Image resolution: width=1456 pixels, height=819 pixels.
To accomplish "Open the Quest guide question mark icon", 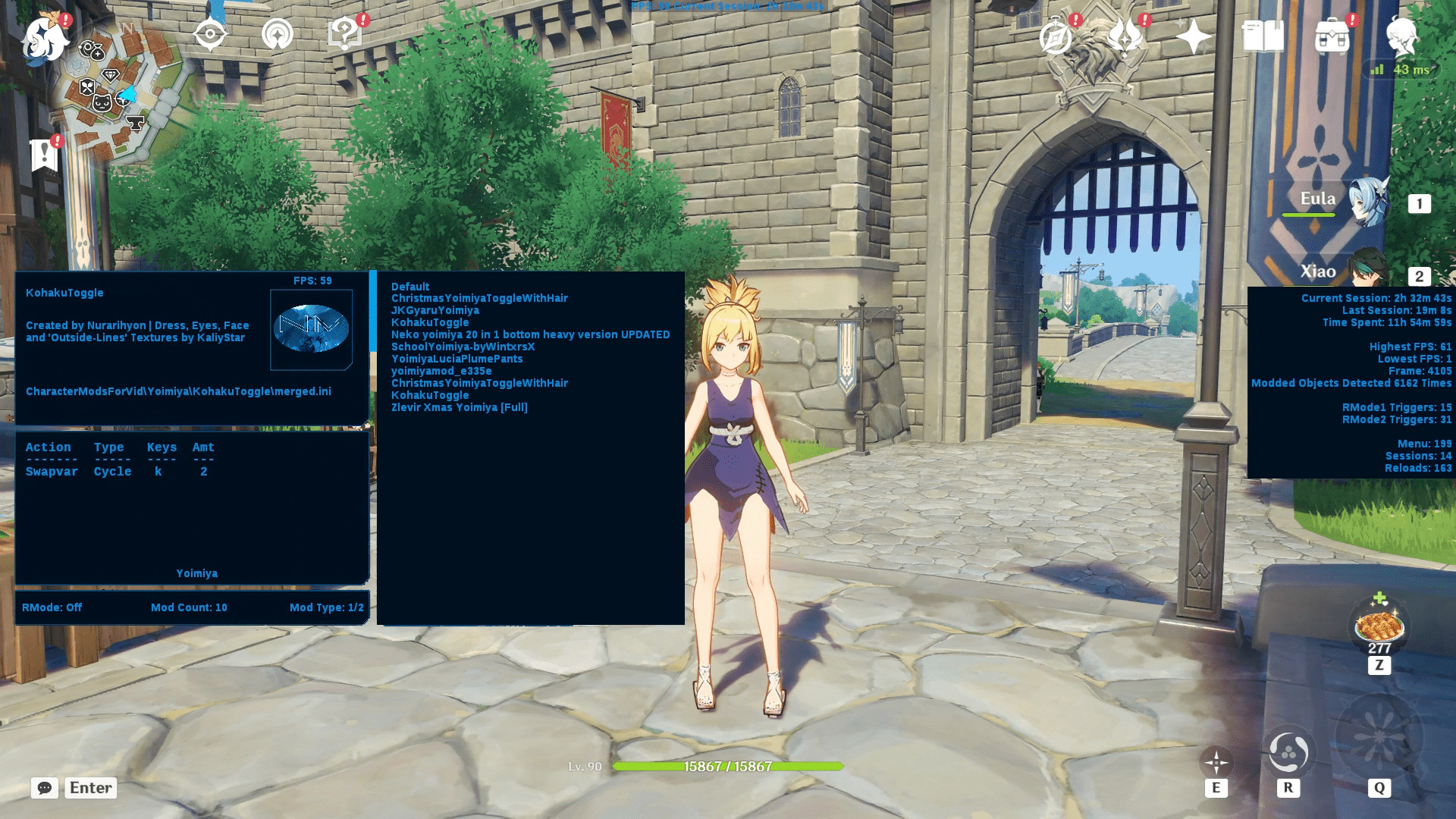I will click(344, 33).
